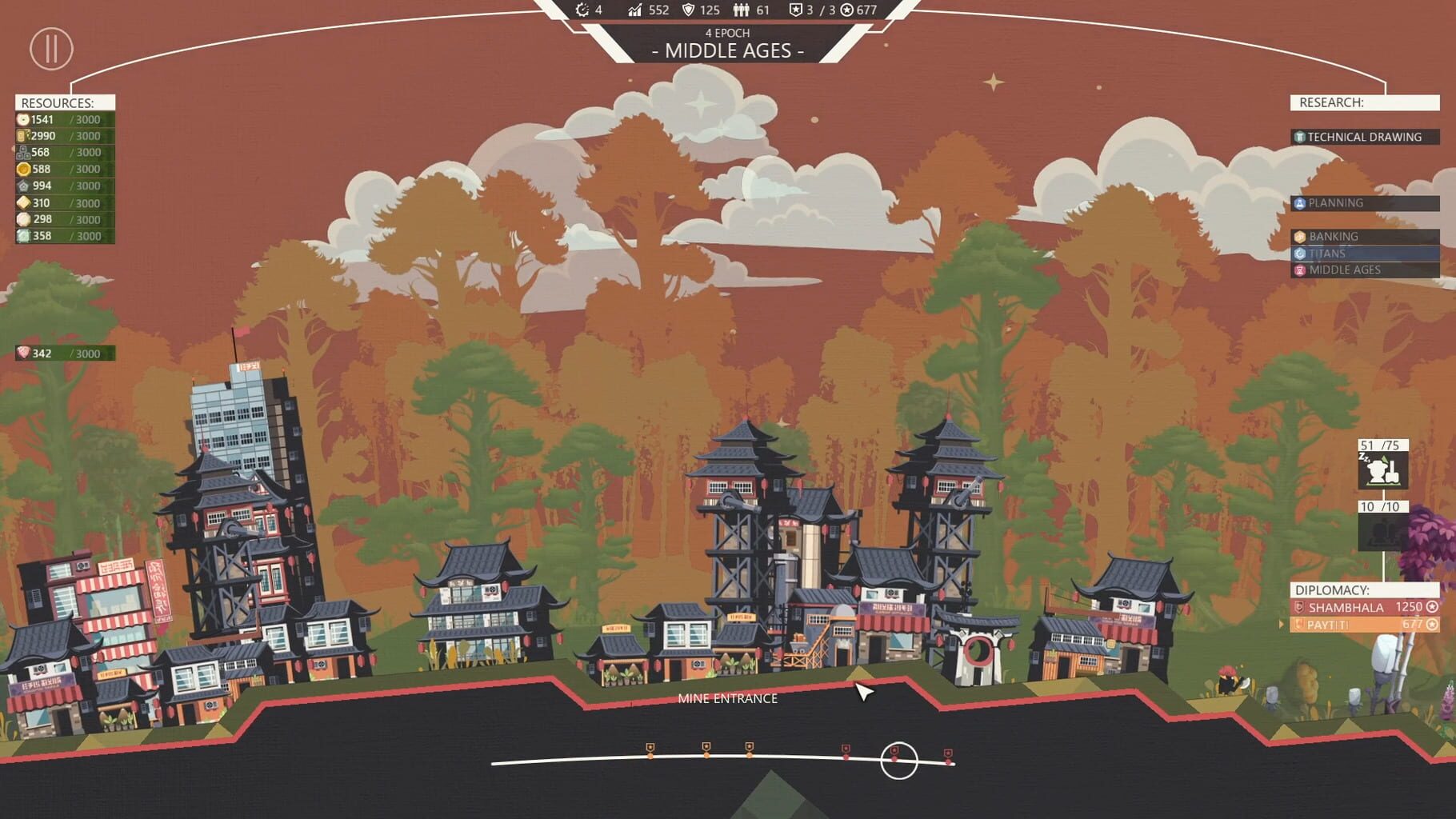
Task: Select the Shambhala faction shield icon
Action: pos(1300,608)
